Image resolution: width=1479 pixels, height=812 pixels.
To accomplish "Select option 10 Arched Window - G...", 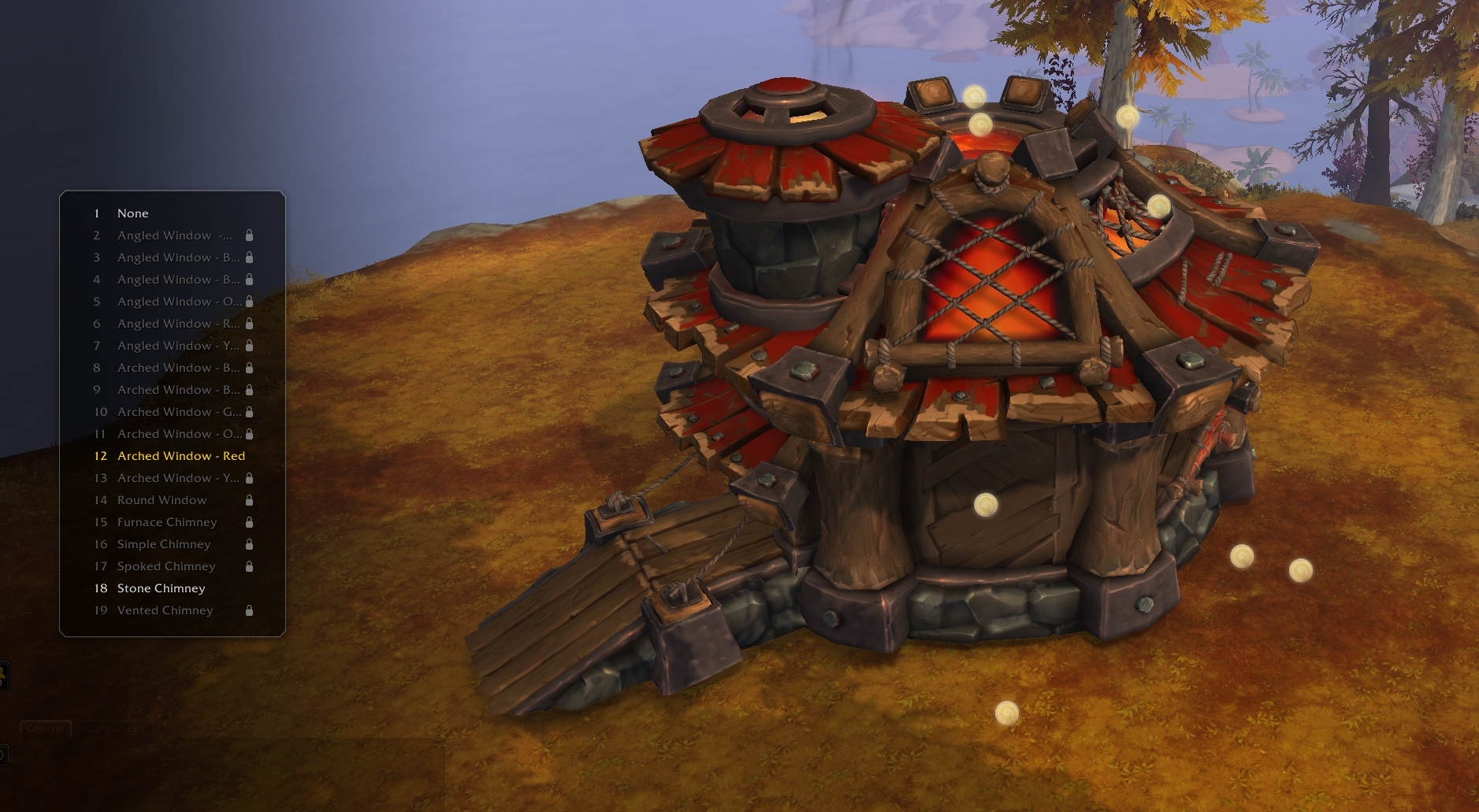I will 179,412.
